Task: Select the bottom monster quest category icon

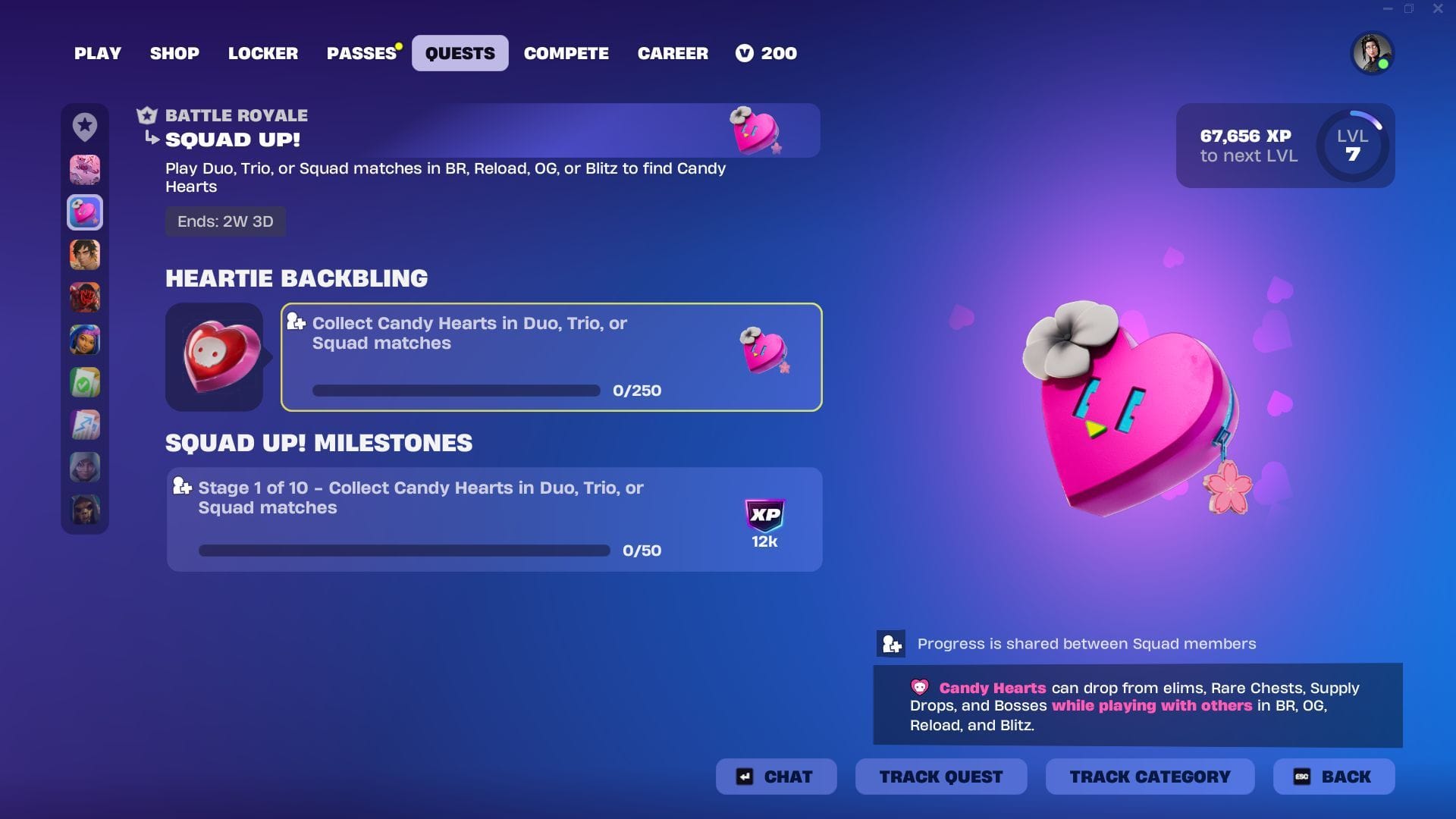Action: (x=85, y=510)
